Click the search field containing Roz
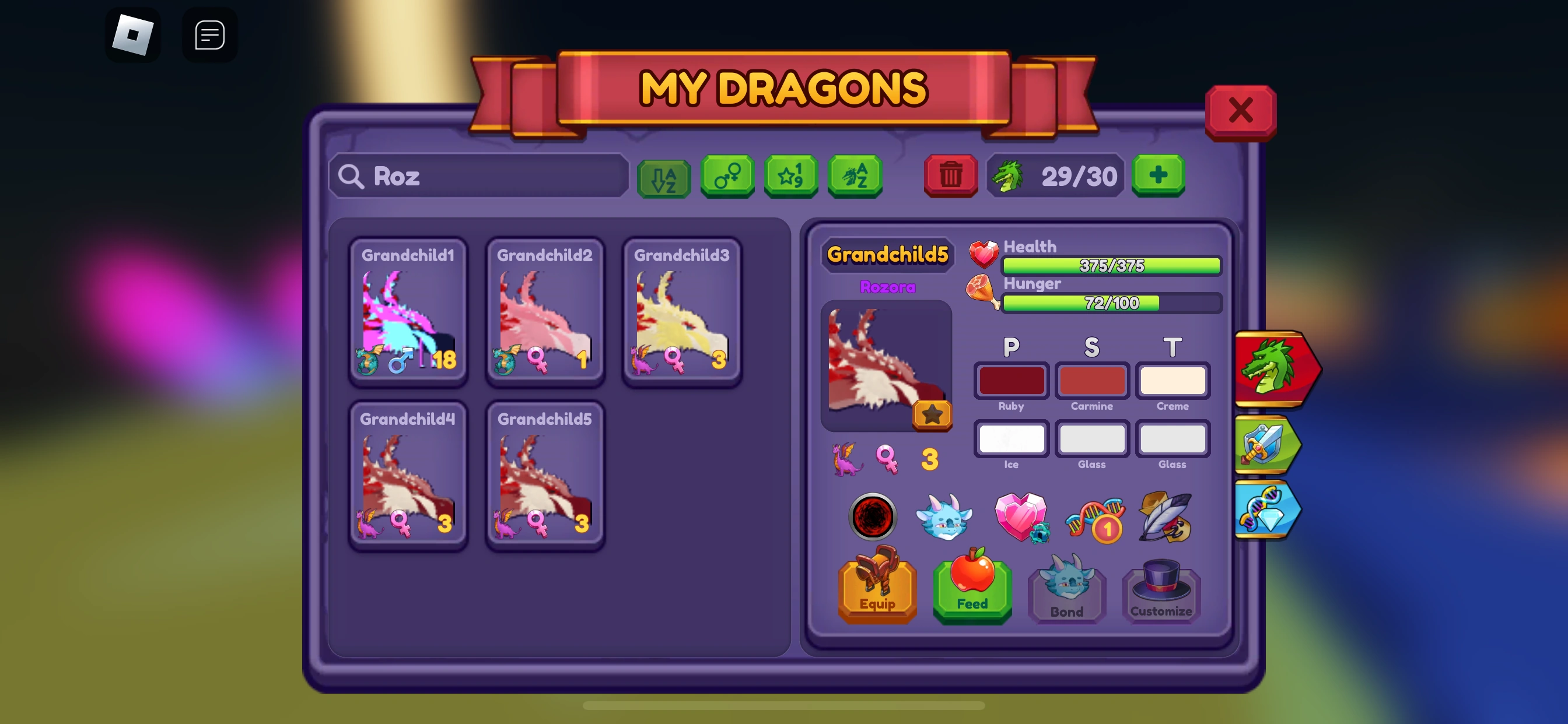 [x=478, y=177]
